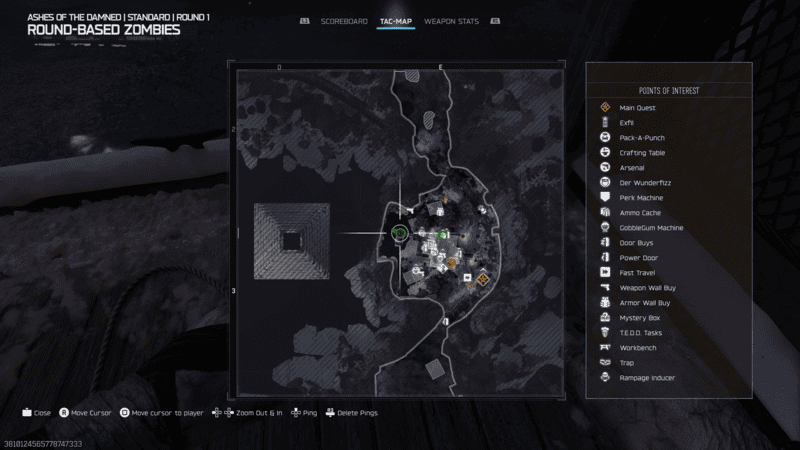
Task: Select the Pack-A-Punch legend entry
Action: [x=641, y=137]
